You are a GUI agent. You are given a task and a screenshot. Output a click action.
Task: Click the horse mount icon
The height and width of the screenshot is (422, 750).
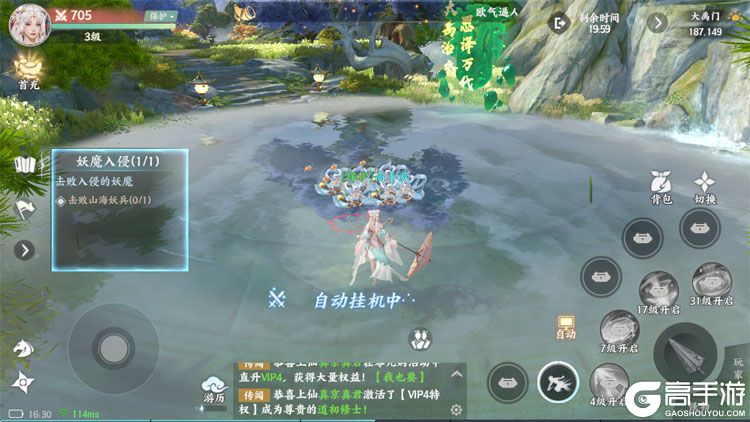tap(22, 347)
